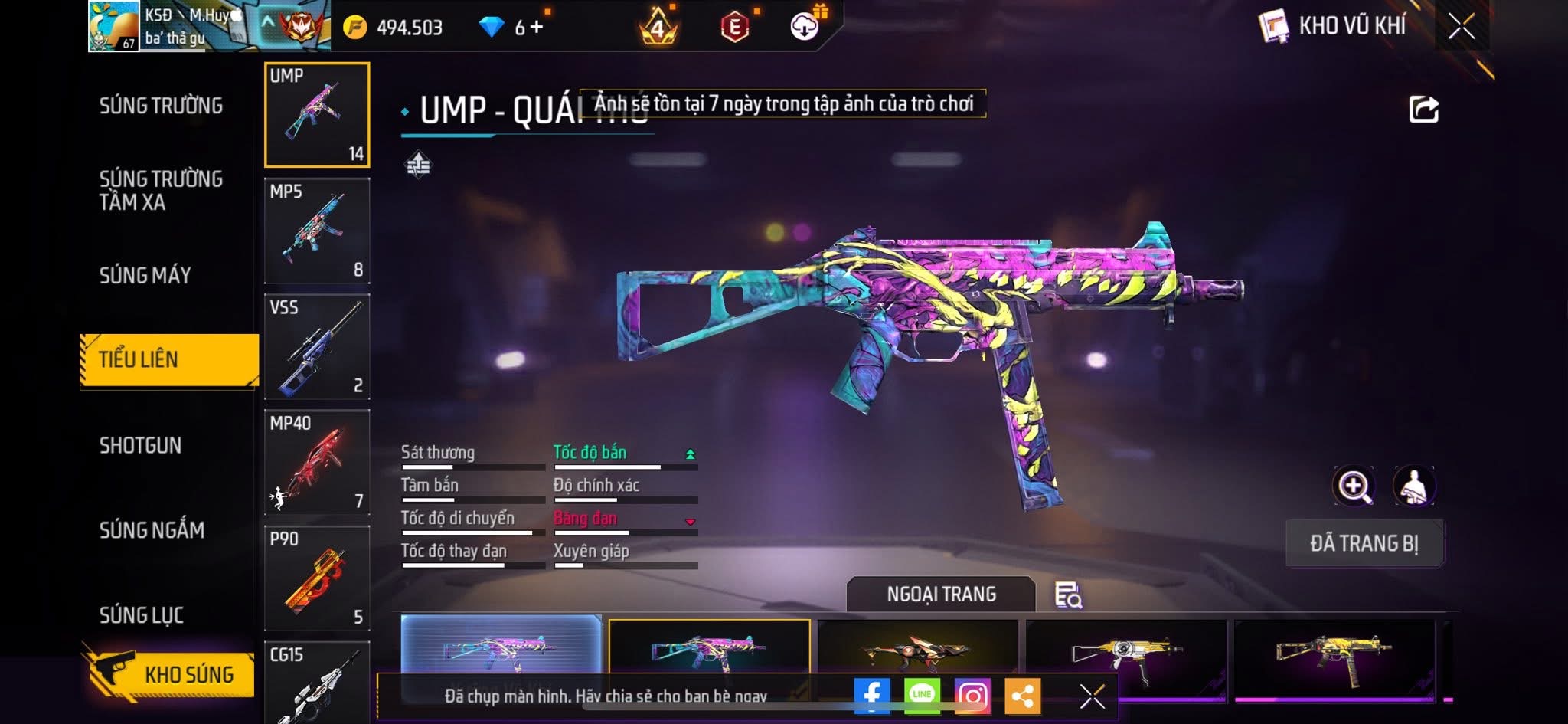
Task: Preview the skin on character icon
Action: click(x=1413, y=486)
